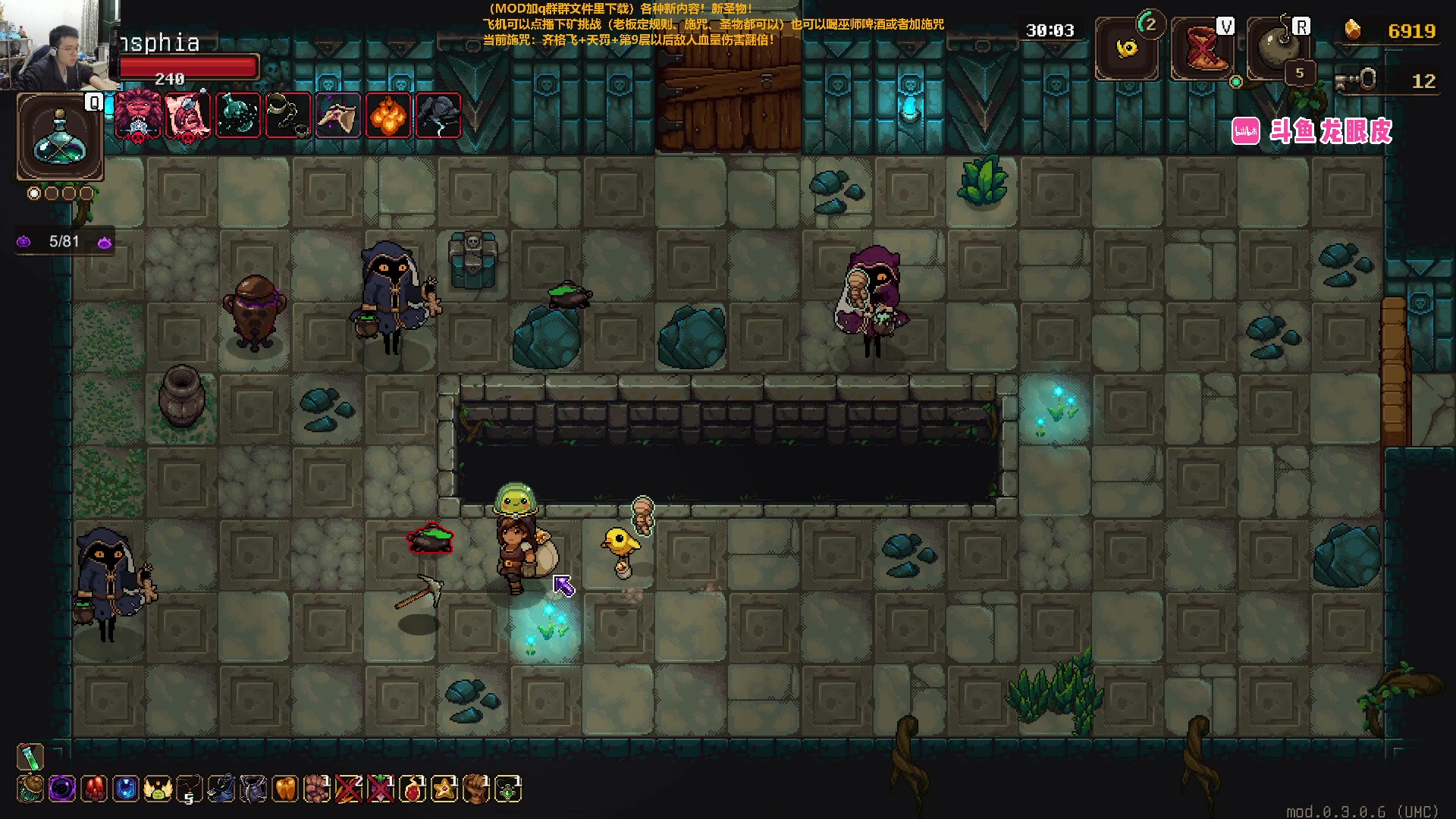Click the pink bilibili logo watermark

(1246, 131)
